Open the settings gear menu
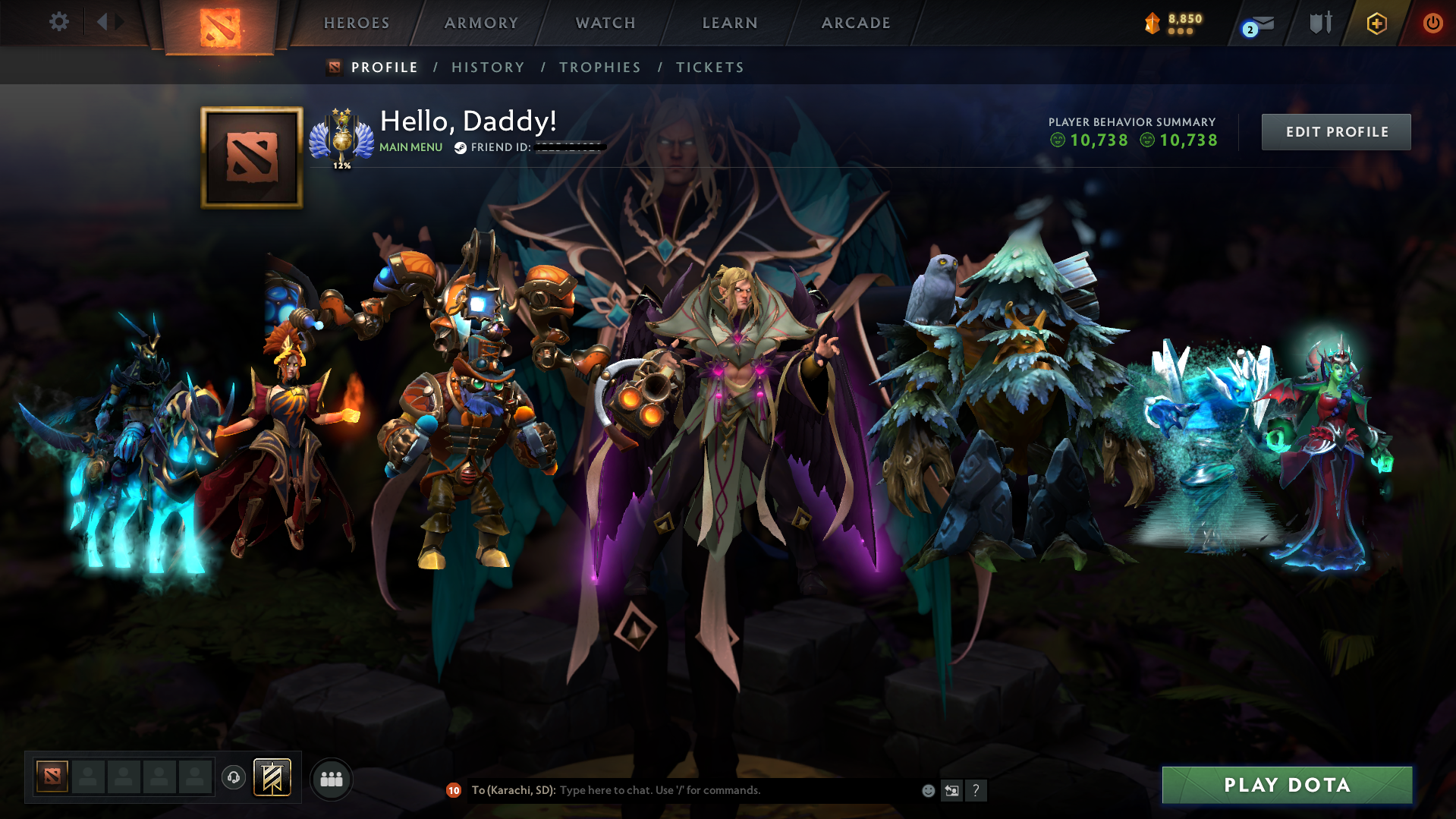The width and height of the screenshot is (1456, 819). 58,22
